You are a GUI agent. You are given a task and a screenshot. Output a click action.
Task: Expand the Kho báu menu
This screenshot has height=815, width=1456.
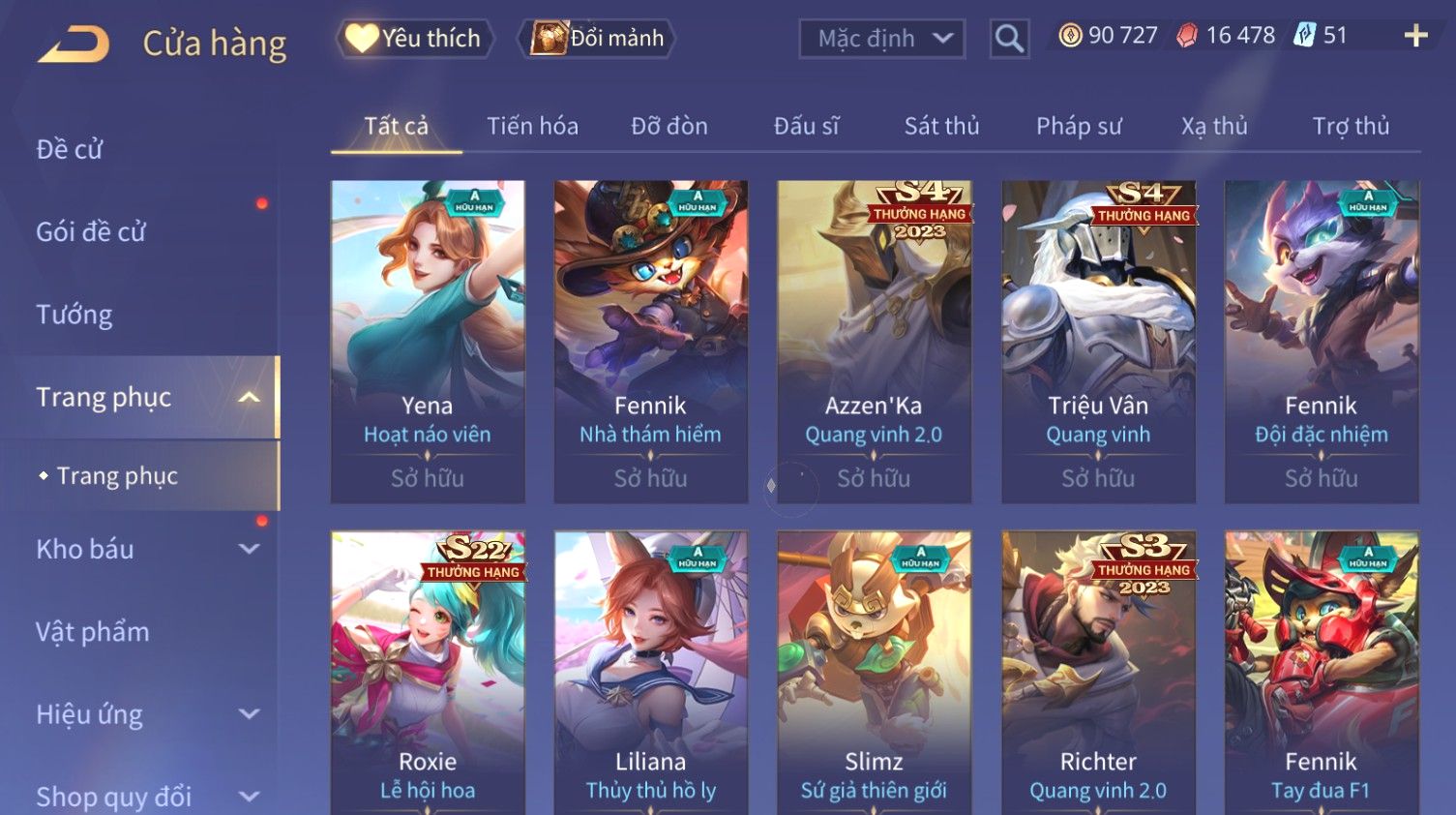145,549
